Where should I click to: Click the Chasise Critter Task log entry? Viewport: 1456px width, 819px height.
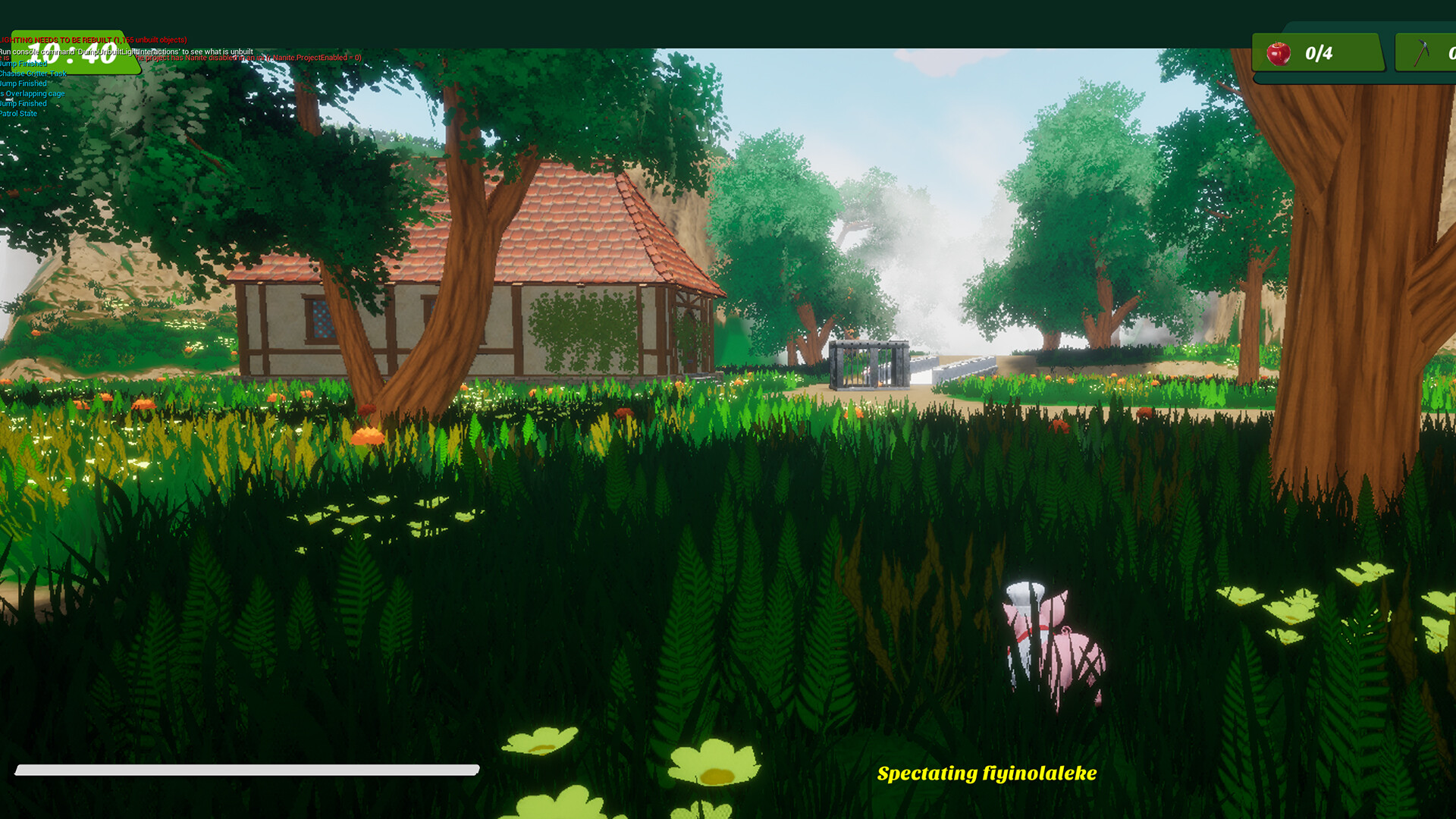(x=33, y=74)
